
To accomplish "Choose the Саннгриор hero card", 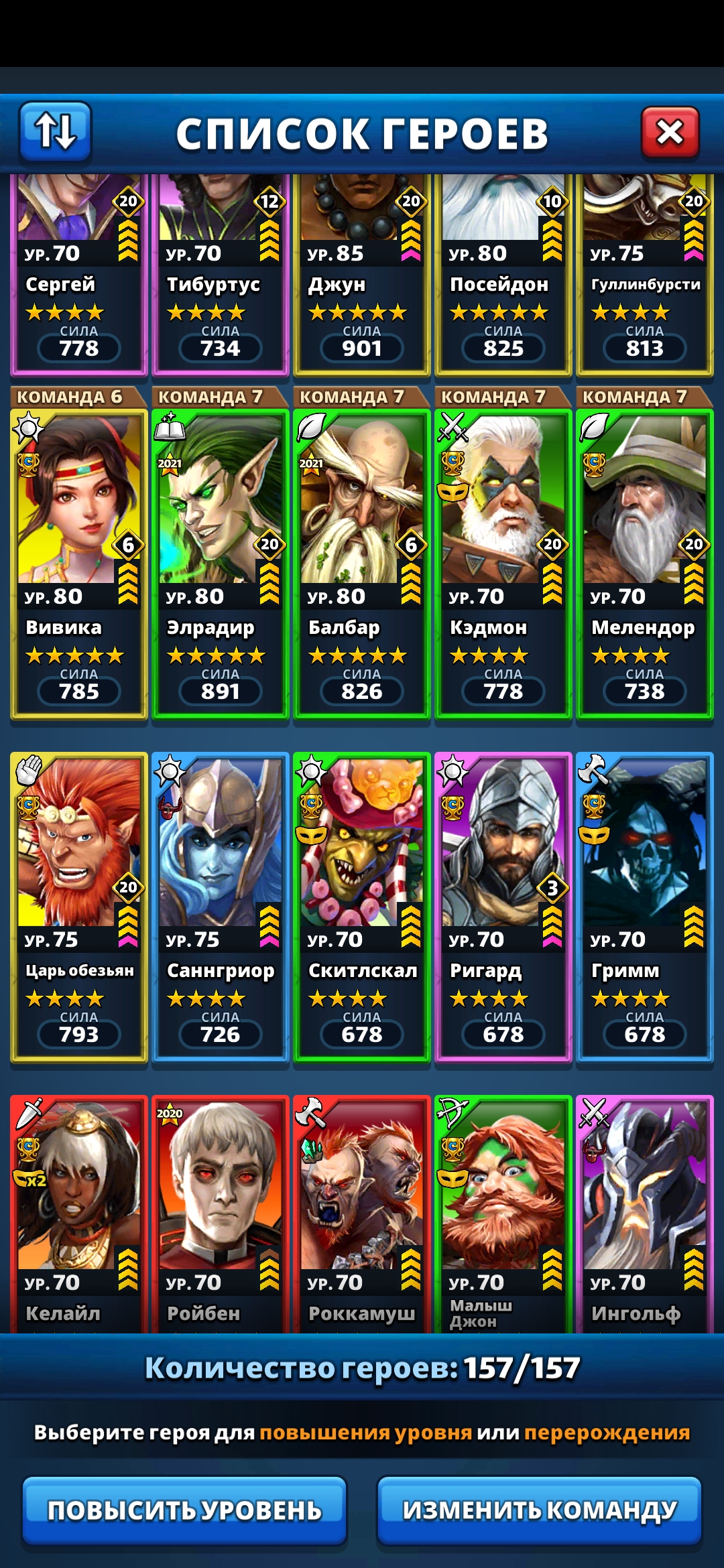I will coord(221,906).
